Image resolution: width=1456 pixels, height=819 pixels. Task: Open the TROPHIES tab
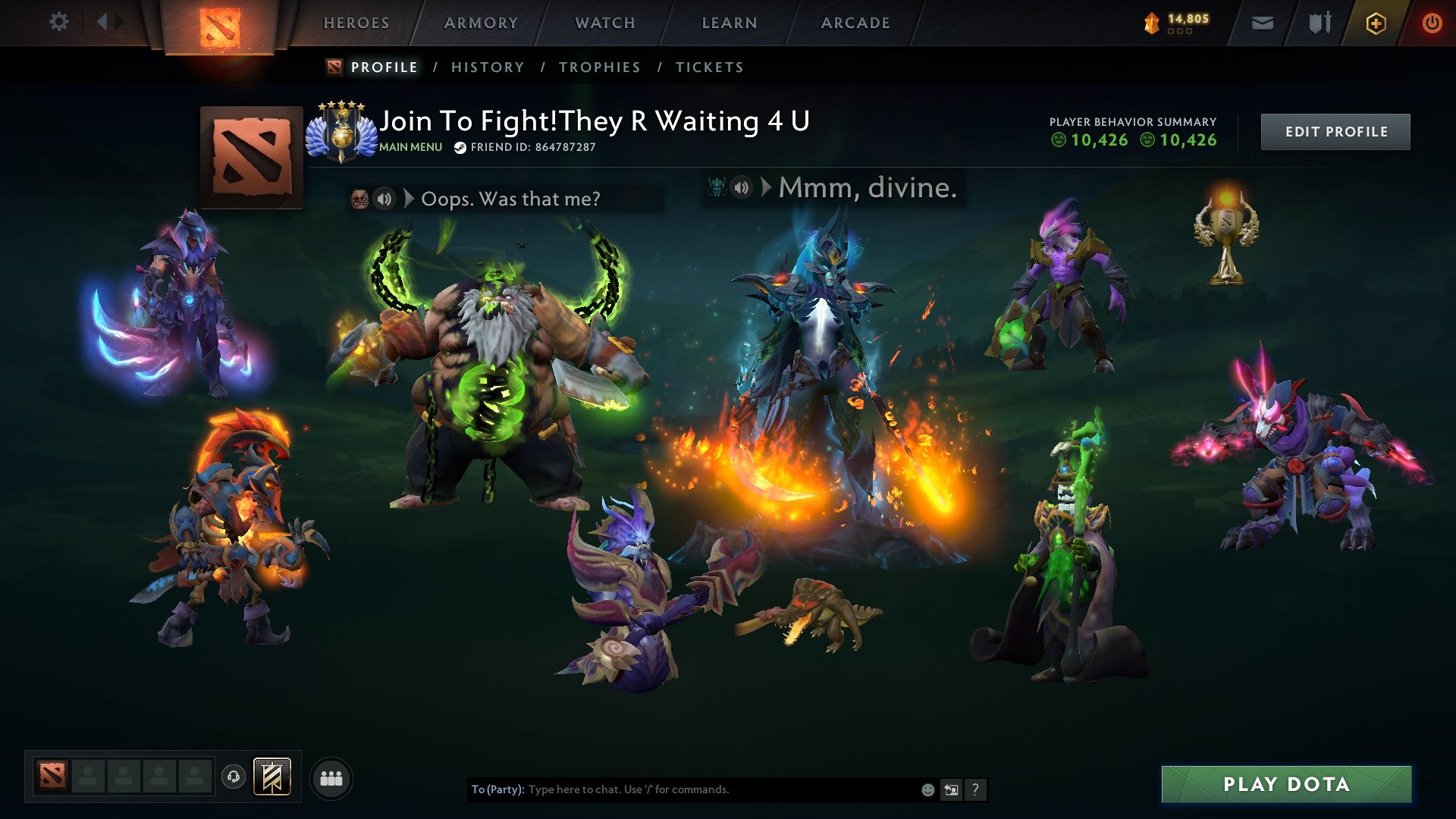[x=600, y=67]
